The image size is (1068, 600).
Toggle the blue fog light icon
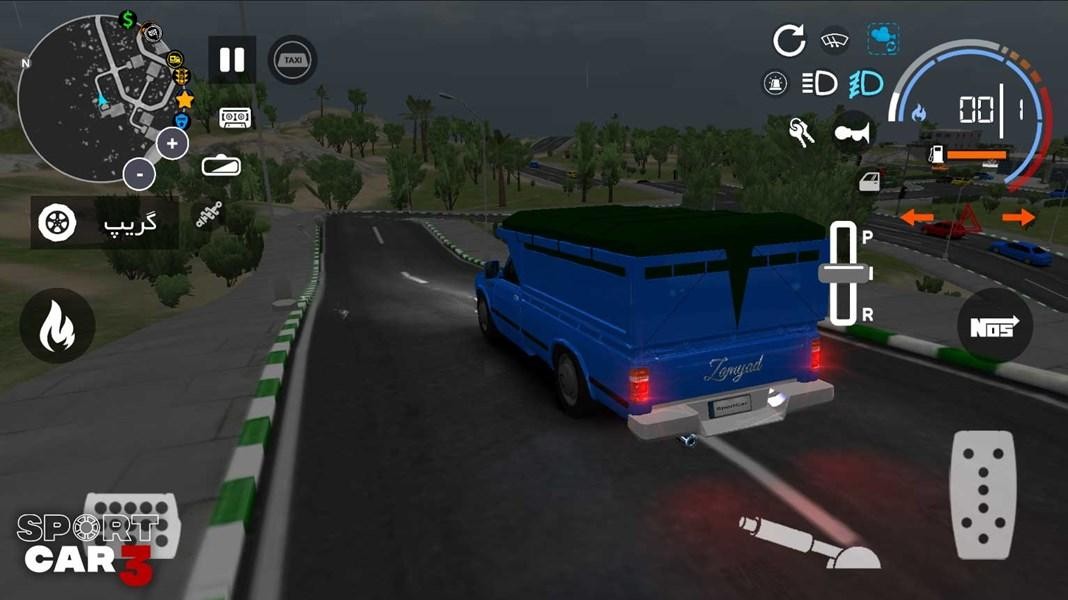click(867, 84)
